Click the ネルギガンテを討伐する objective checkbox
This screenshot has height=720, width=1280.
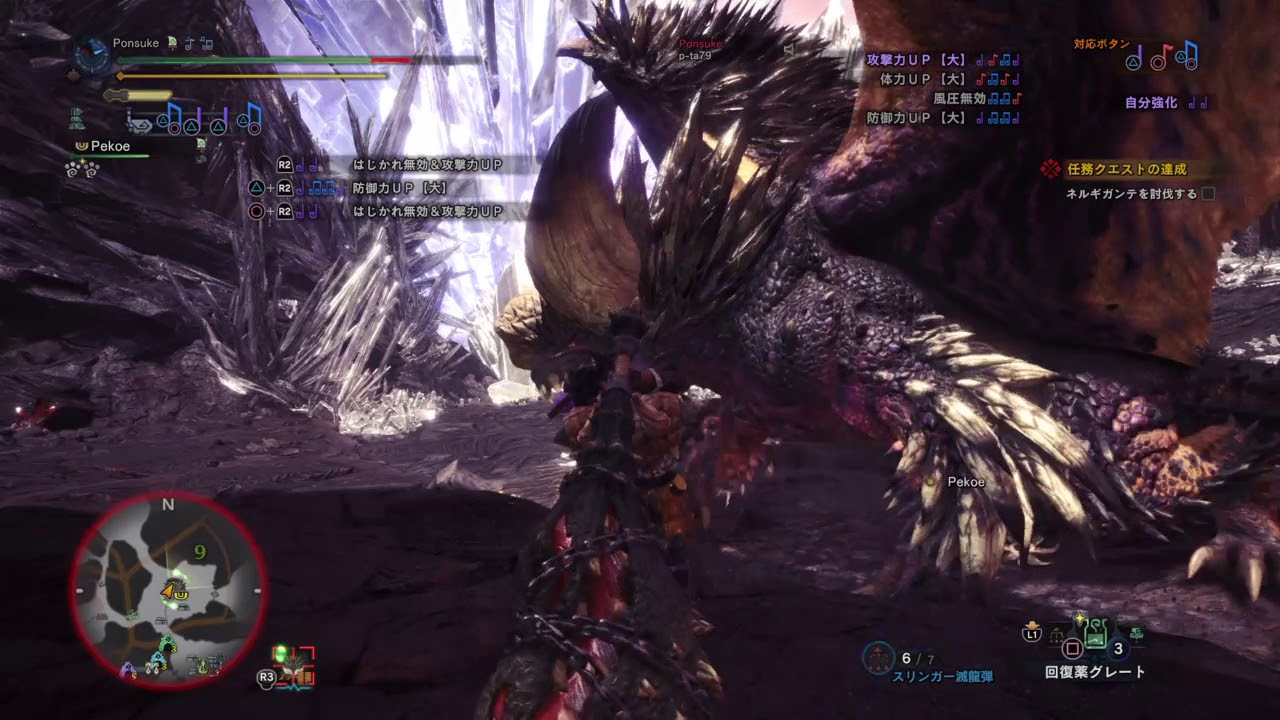1208,194
